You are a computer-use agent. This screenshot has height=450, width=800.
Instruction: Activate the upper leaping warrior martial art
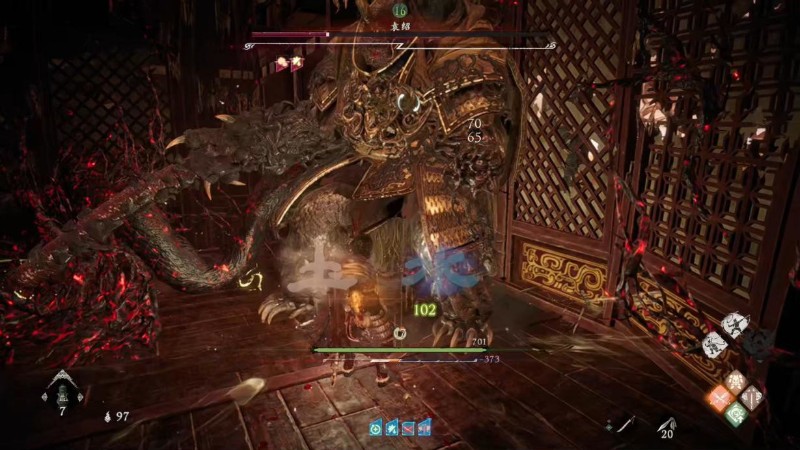tap(735, 325)
